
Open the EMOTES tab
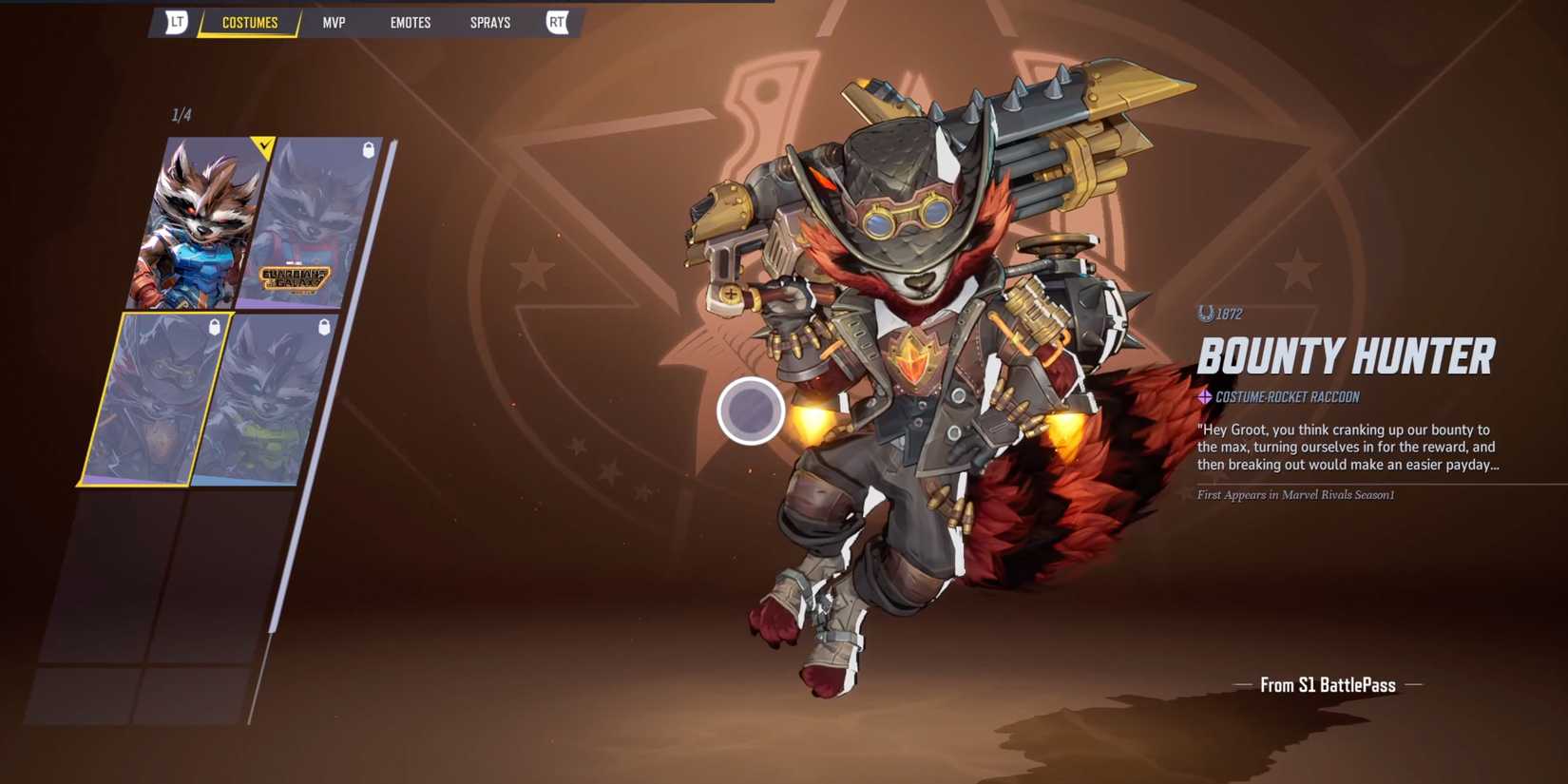pos(411,22)
